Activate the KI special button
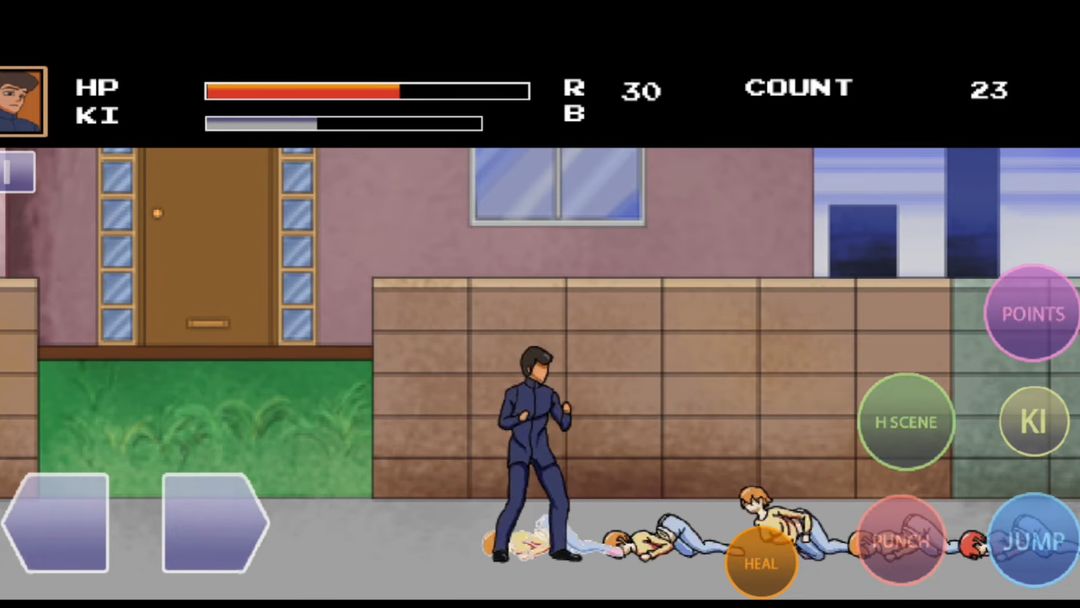Image resolution: width=1080 pixels, height=608 pixels. pos(1033,421)
